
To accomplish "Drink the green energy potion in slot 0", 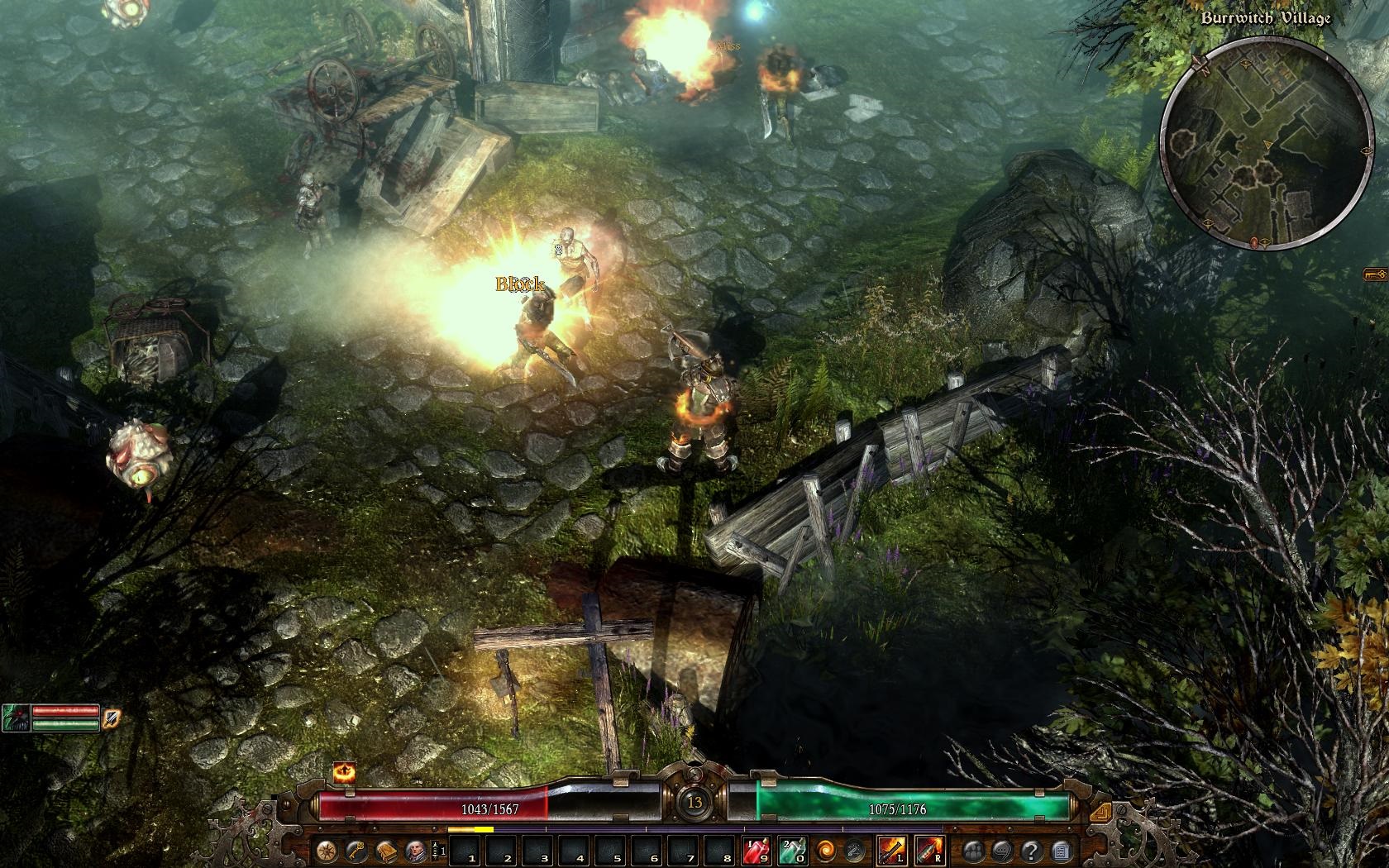I will (793, 851).
